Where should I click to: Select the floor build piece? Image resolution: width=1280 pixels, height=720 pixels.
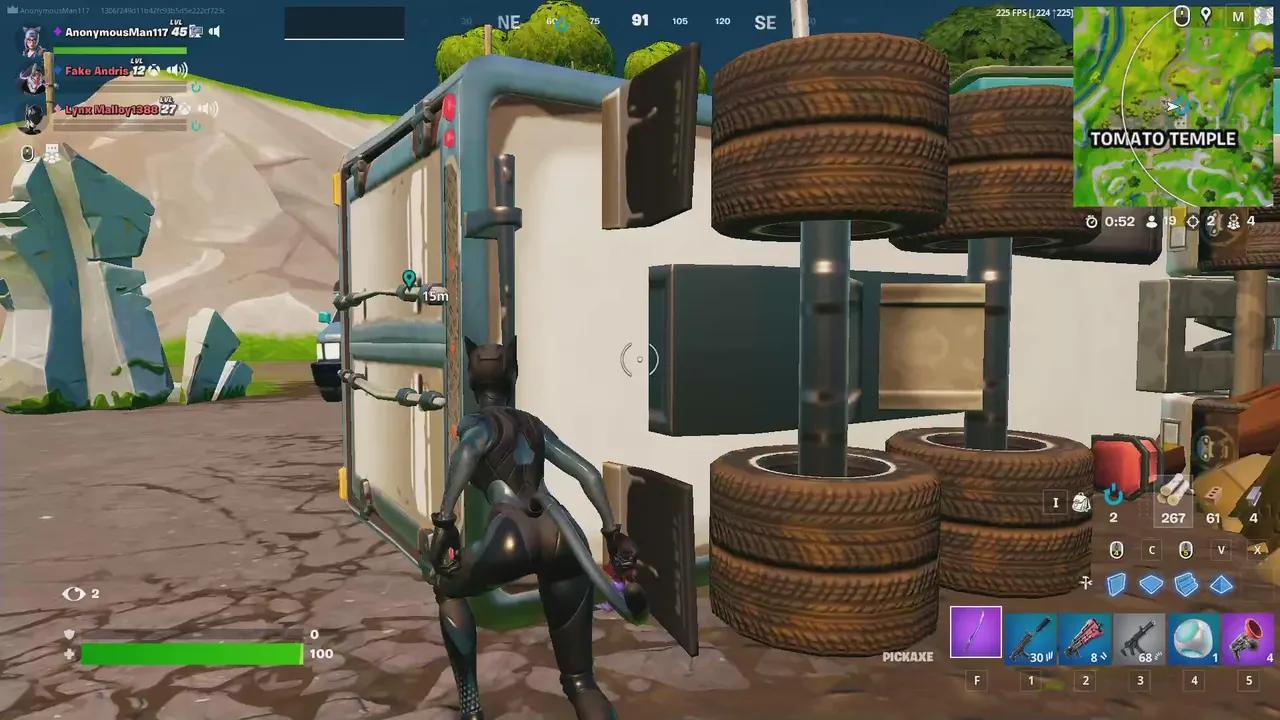pyautogui.click(x=1151, y=584)
